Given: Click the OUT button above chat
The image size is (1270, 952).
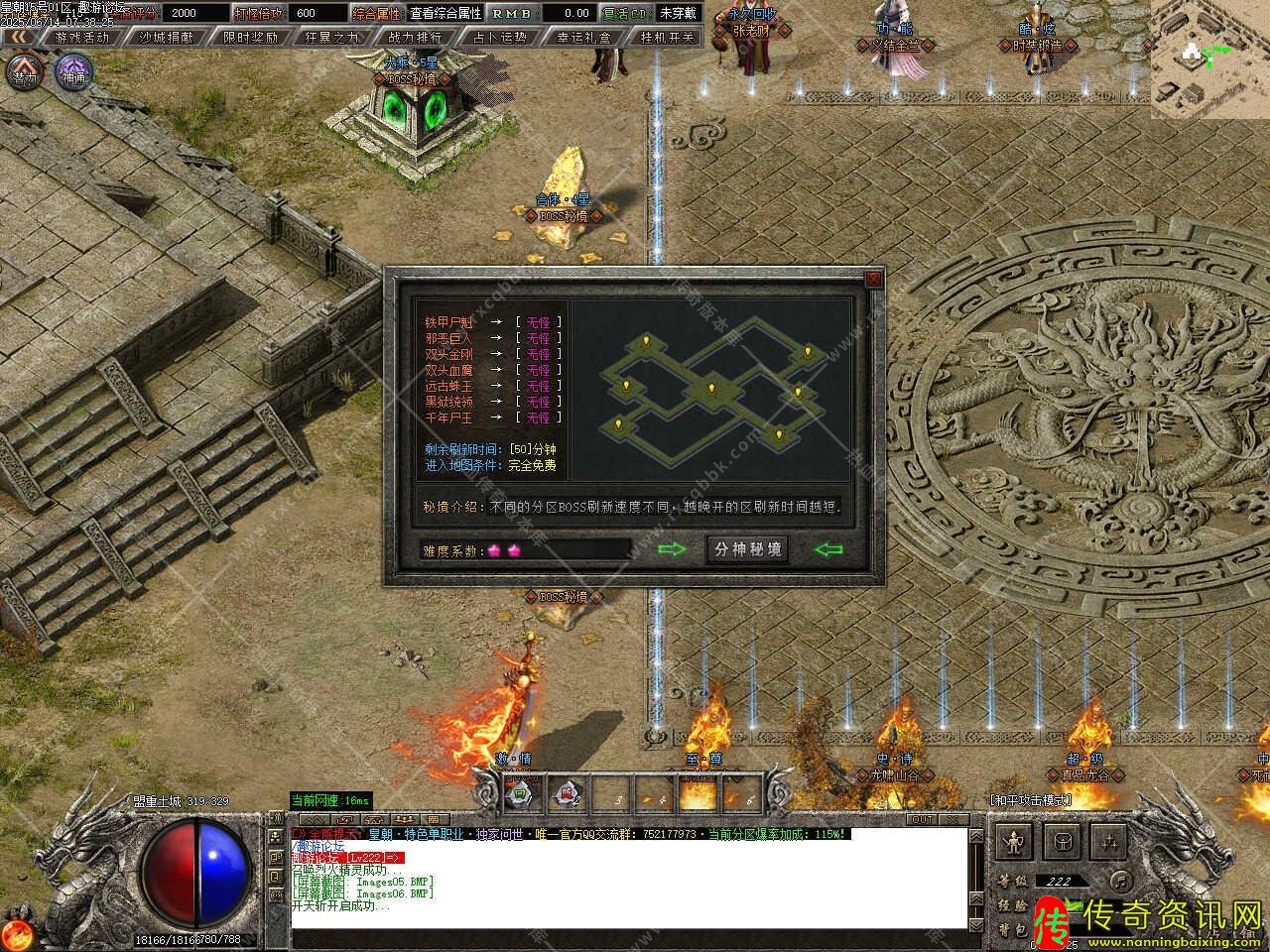Looking at the screenshot, I should (x=923, y=819).
